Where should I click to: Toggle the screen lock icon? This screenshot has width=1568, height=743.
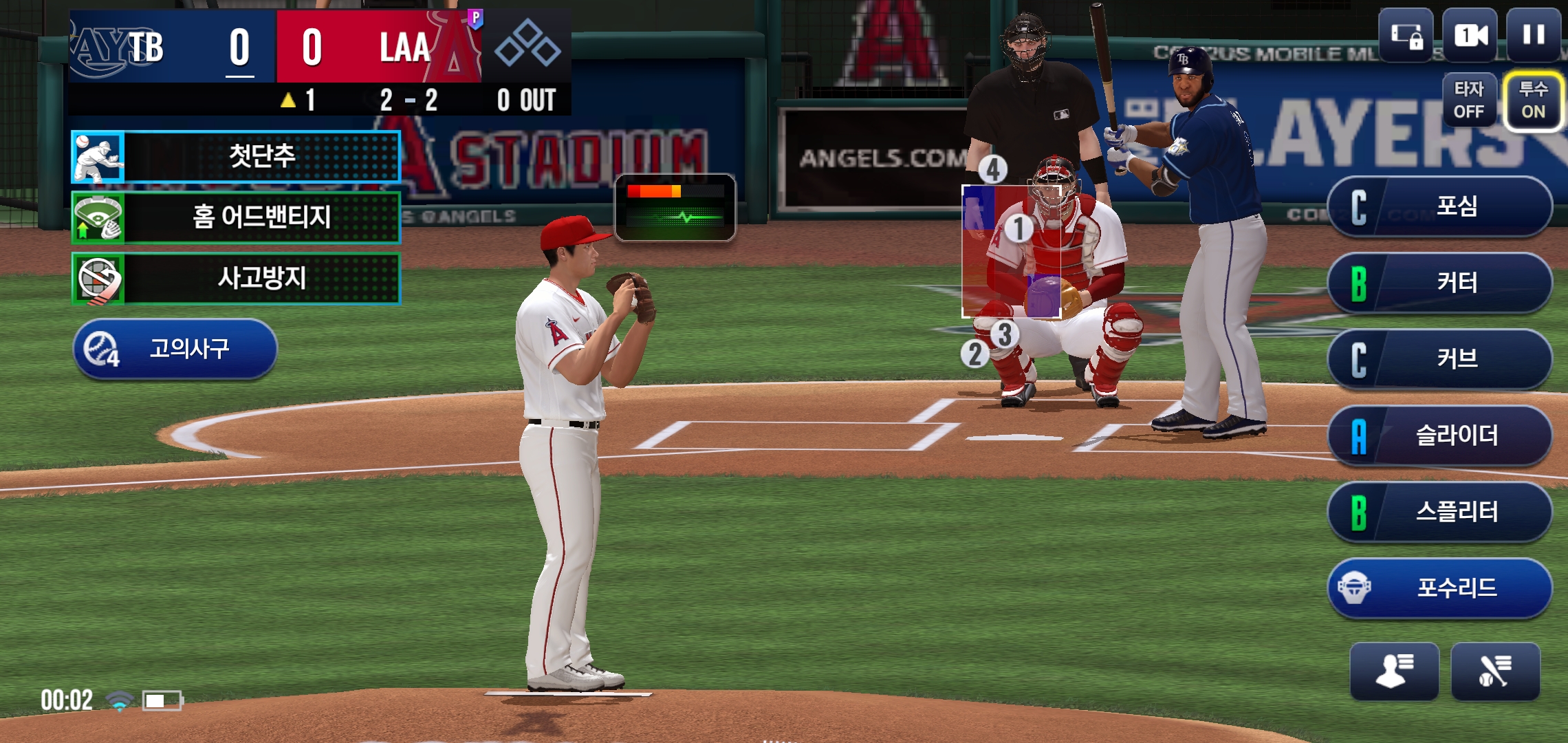point(1406,35)
